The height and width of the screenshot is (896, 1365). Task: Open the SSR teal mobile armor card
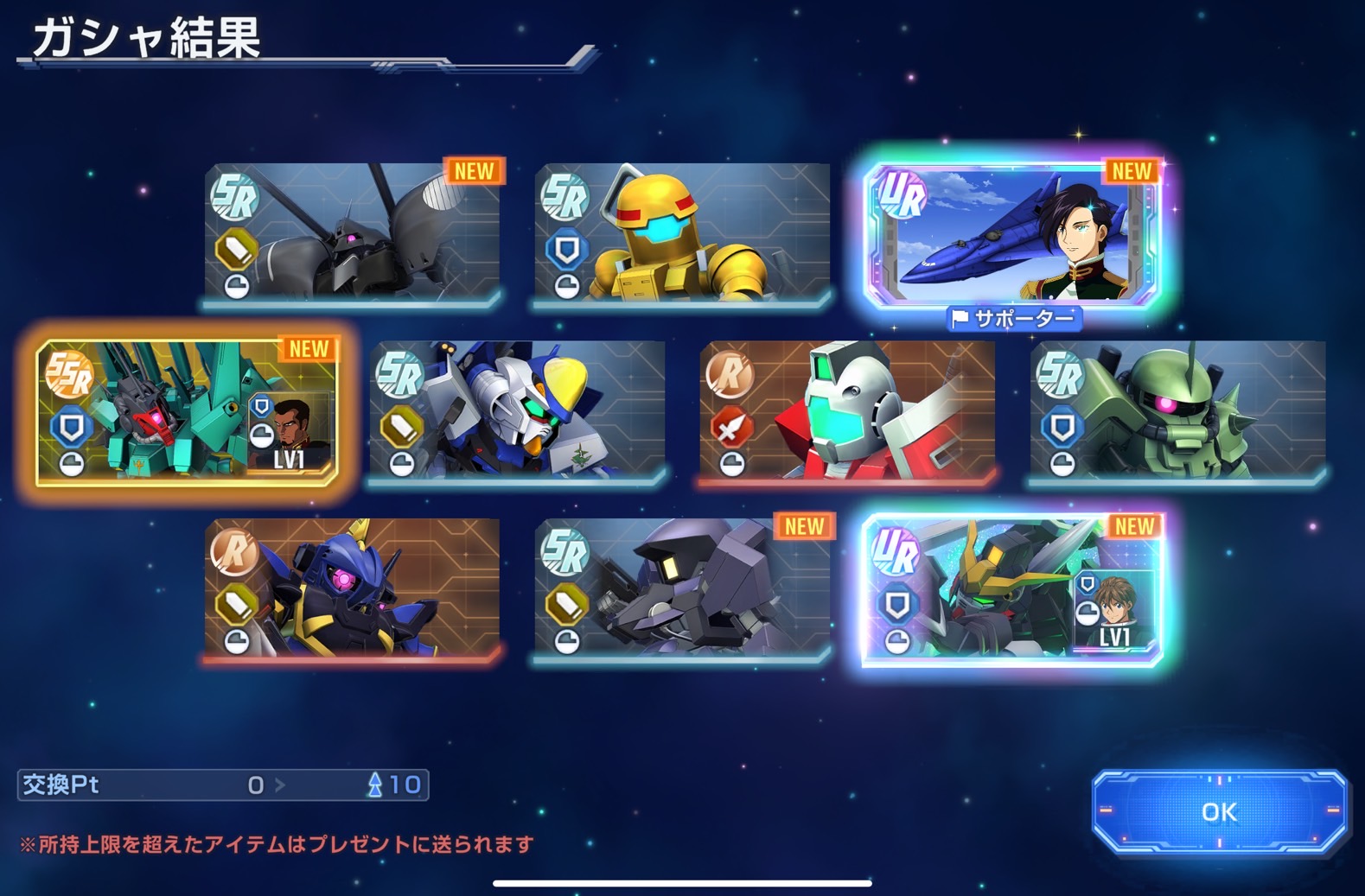[x=187, y=411]
